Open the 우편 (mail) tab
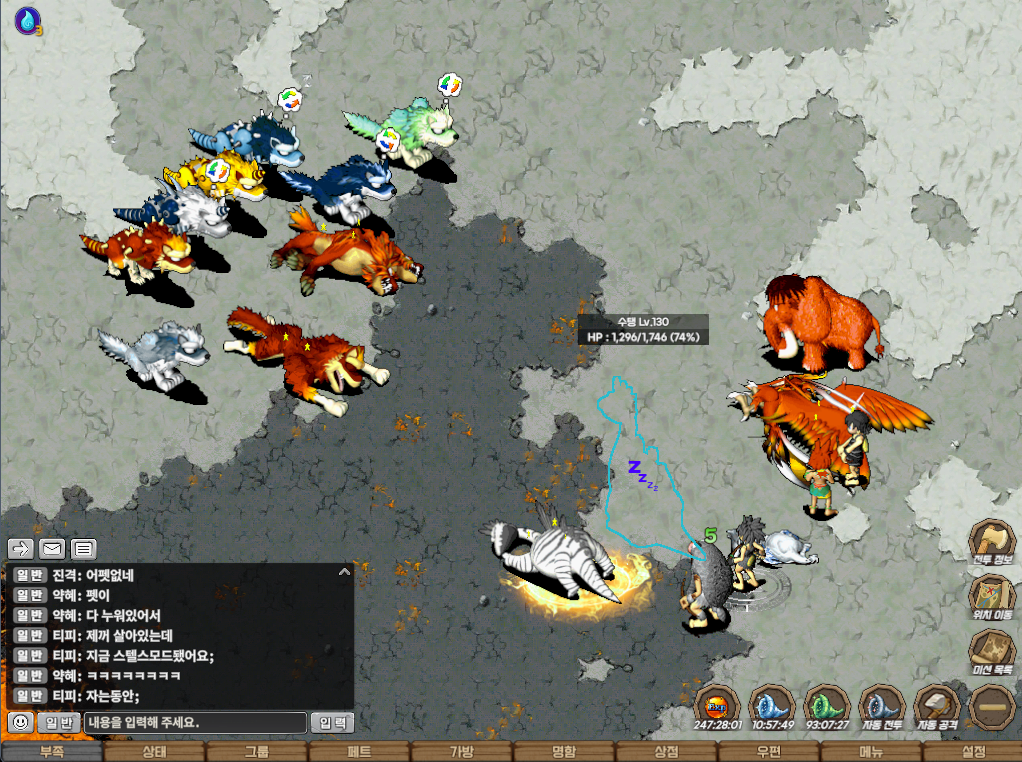This screenshot has height=762, width=1022. [769, 752]
